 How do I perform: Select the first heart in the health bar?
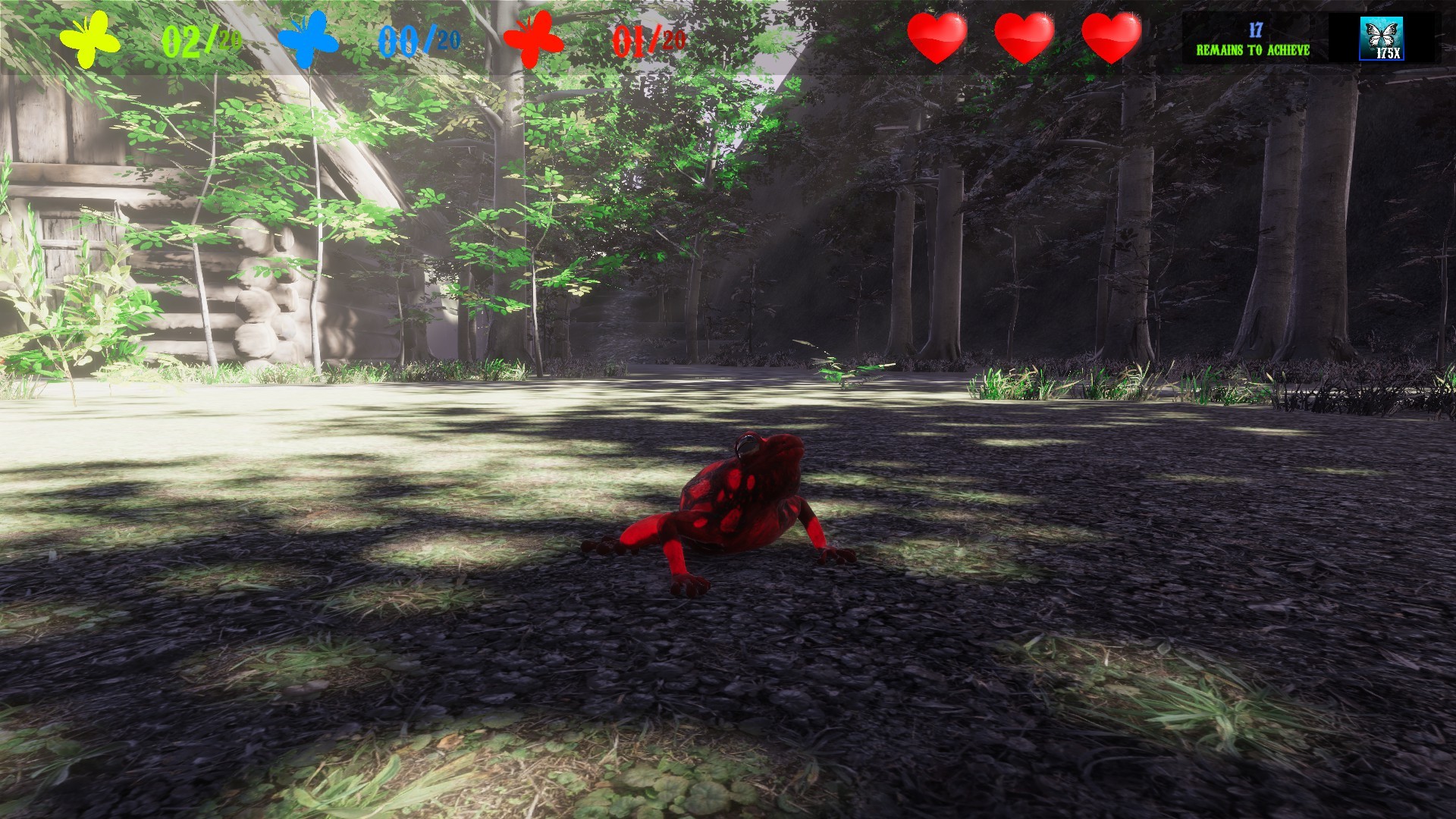938,36
